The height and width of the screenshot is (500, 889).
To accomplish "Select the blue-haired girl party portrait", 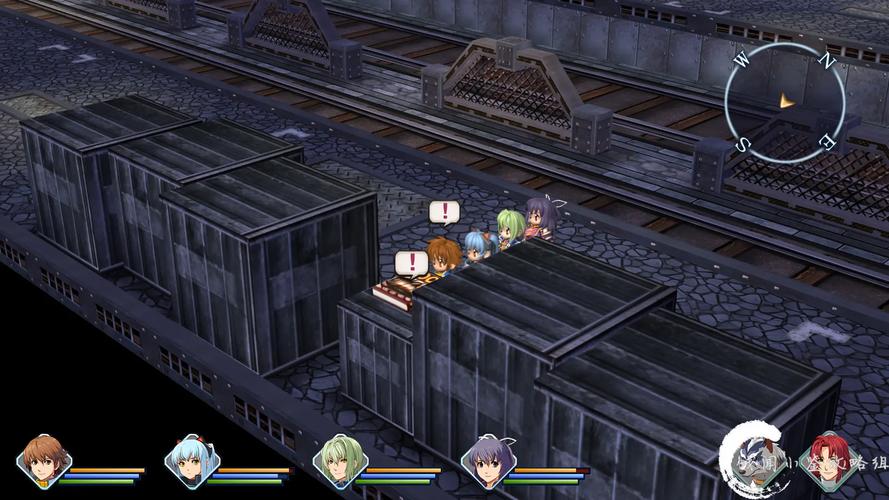I will [x=192, y=461].
